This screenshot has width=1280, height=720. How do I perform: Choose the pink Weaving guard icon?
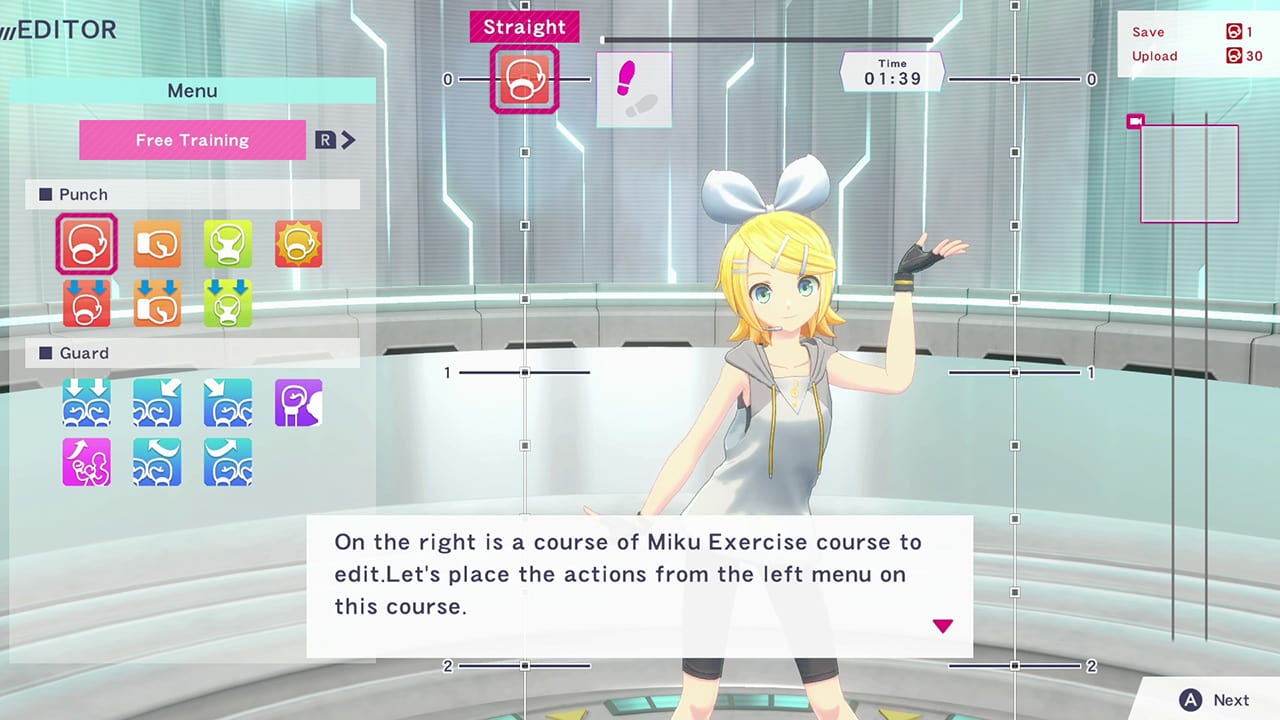[x=86, y=462]
